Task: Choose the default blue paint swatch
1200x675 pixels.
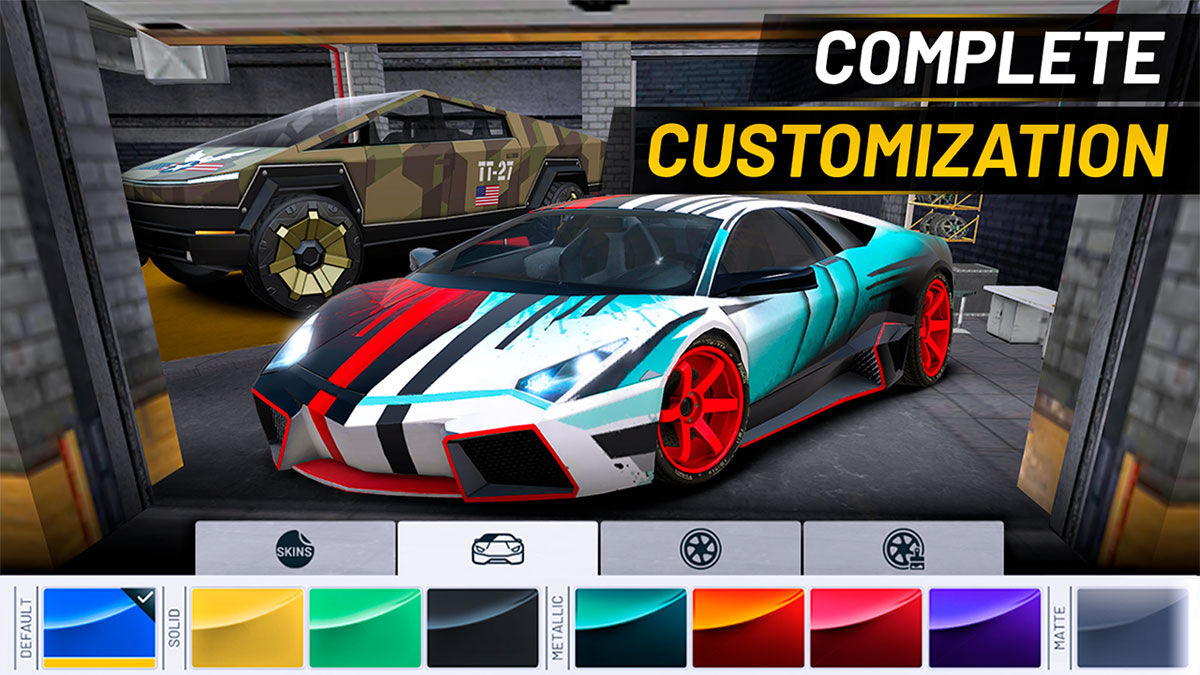Action: pos(99,627)
